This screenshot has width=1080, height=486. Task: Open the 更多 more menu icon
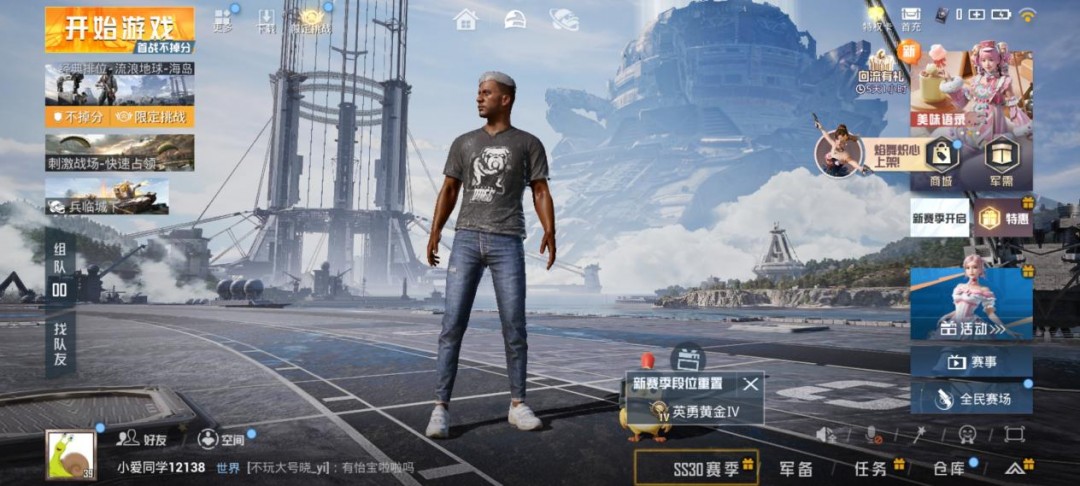click(223, 20)
